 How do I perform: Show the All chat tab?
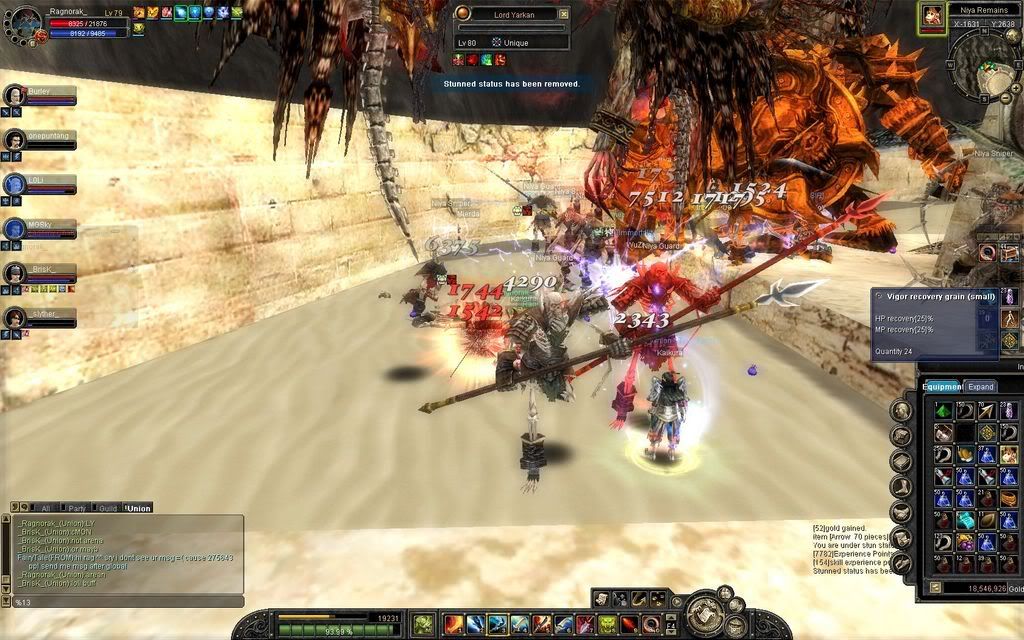click(43, 508)
